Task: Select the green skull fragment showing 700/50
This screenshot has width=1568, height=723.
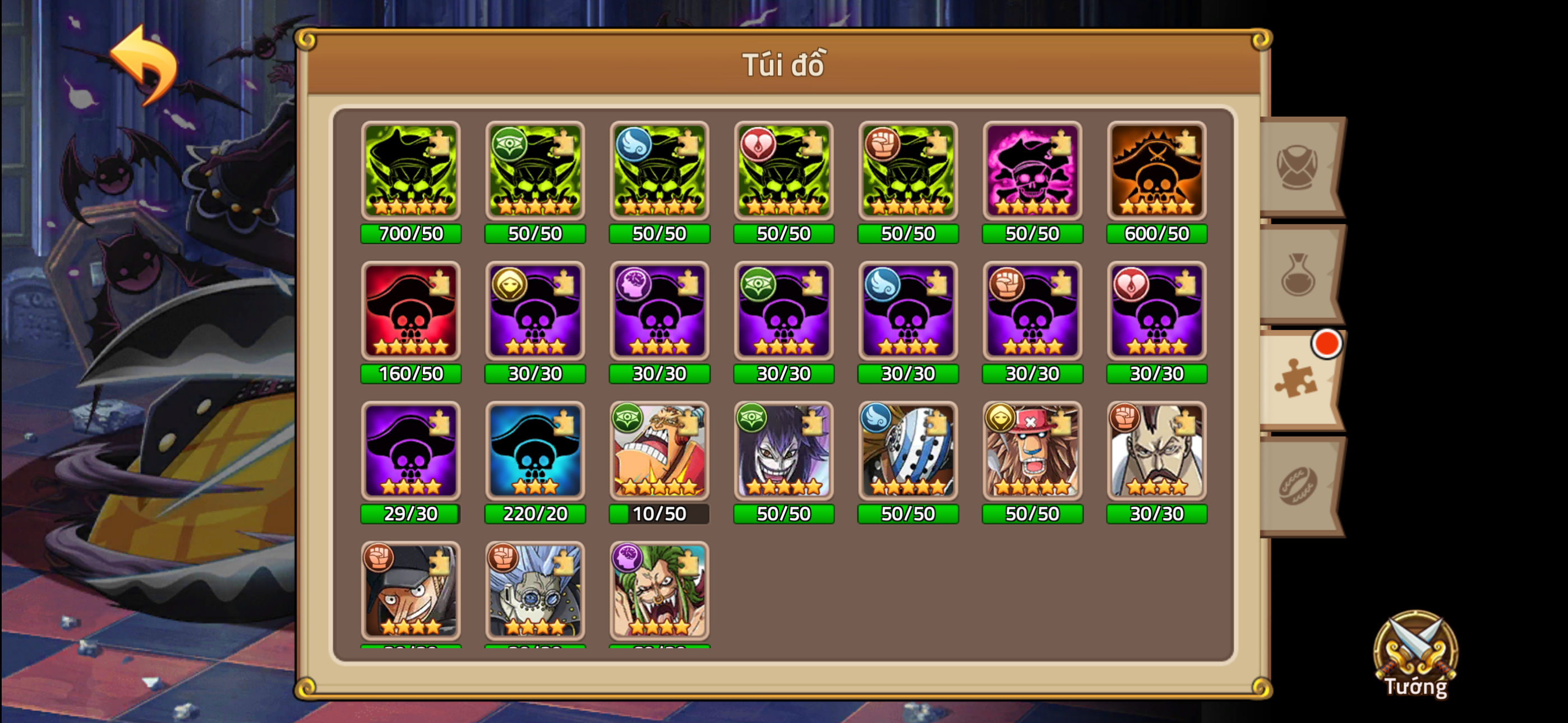Action: [x=411, y=172]
